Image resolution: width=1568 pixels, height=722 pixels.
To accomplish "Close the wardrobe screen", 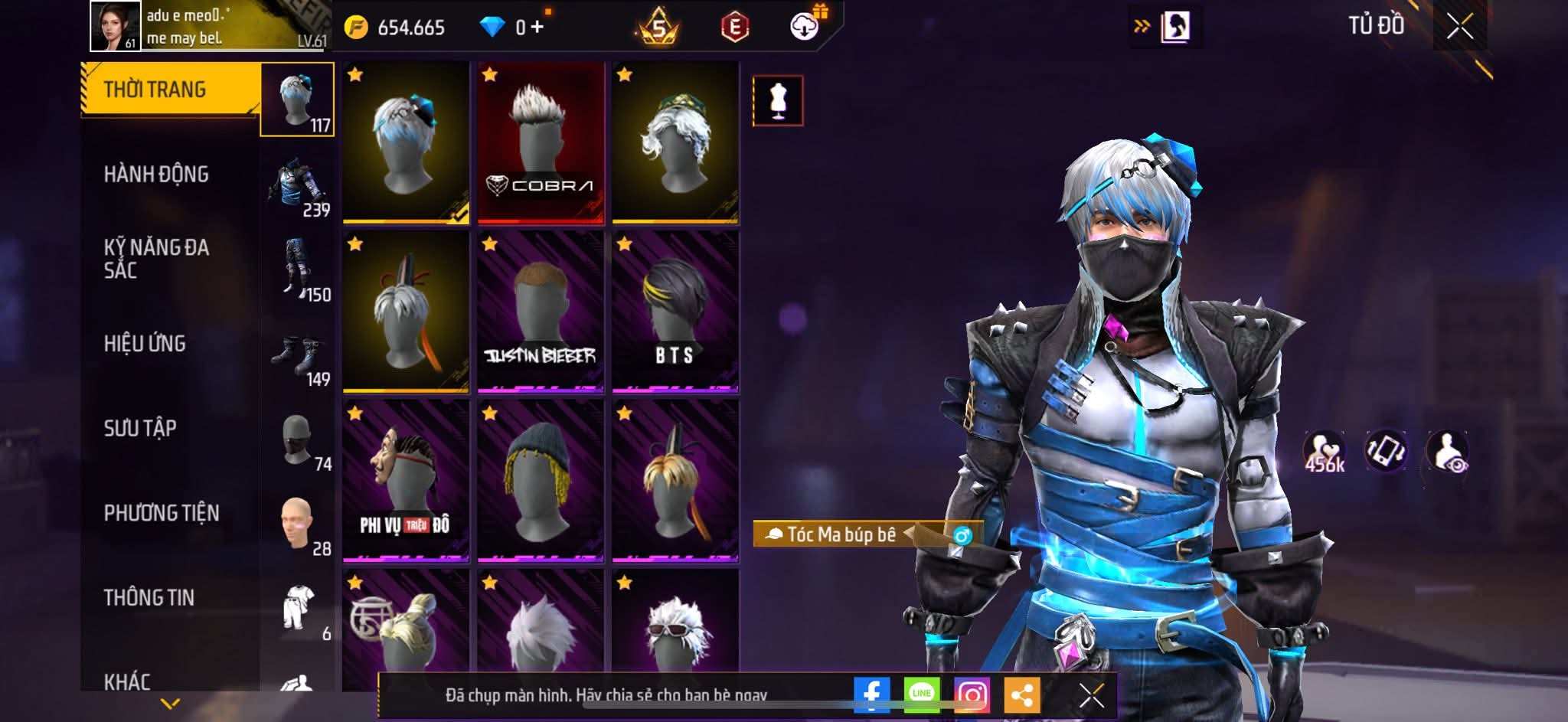I will (1459, 28).
